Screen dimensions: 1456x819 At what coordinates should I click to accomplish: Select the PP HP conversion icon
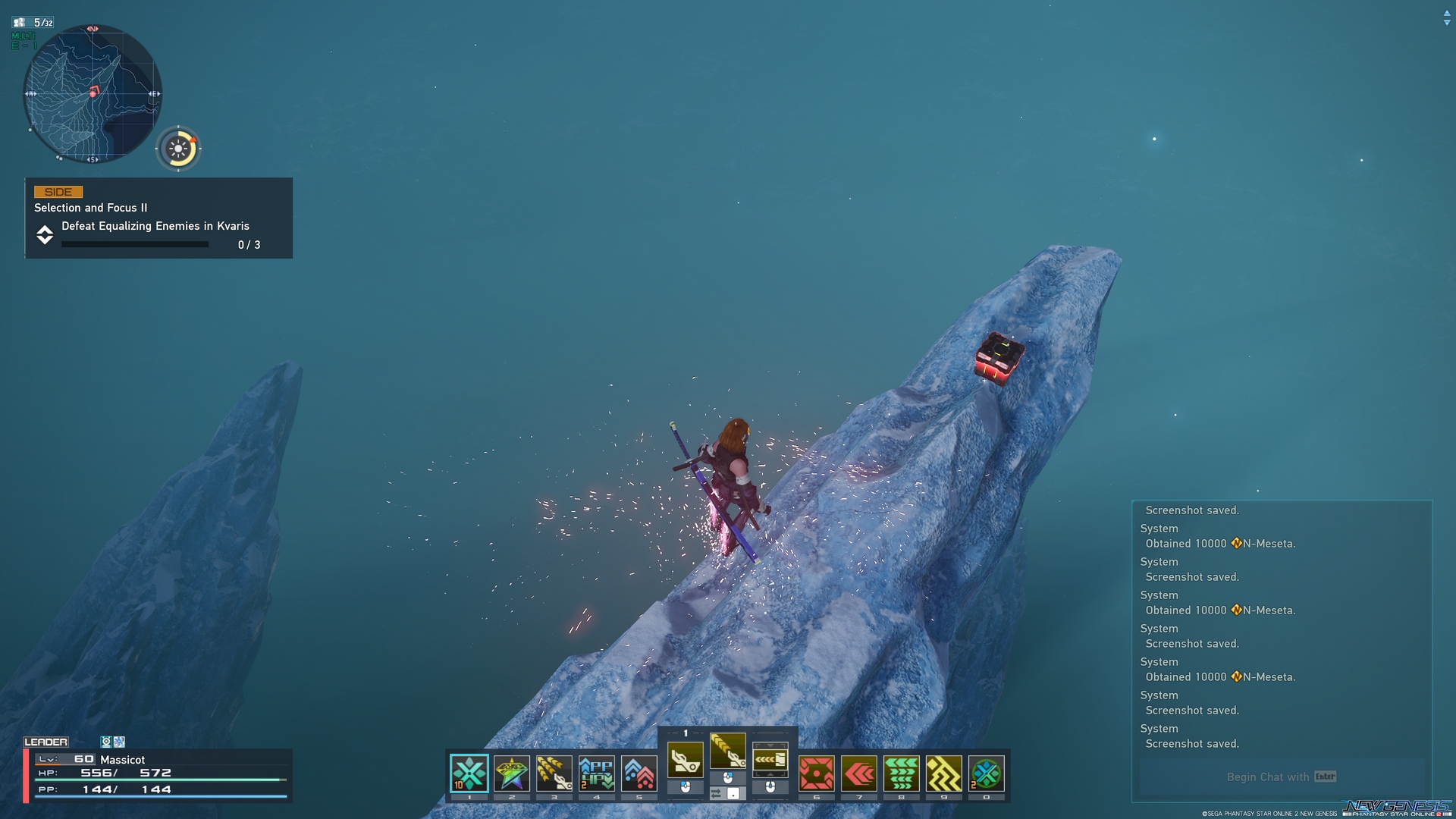597,773
